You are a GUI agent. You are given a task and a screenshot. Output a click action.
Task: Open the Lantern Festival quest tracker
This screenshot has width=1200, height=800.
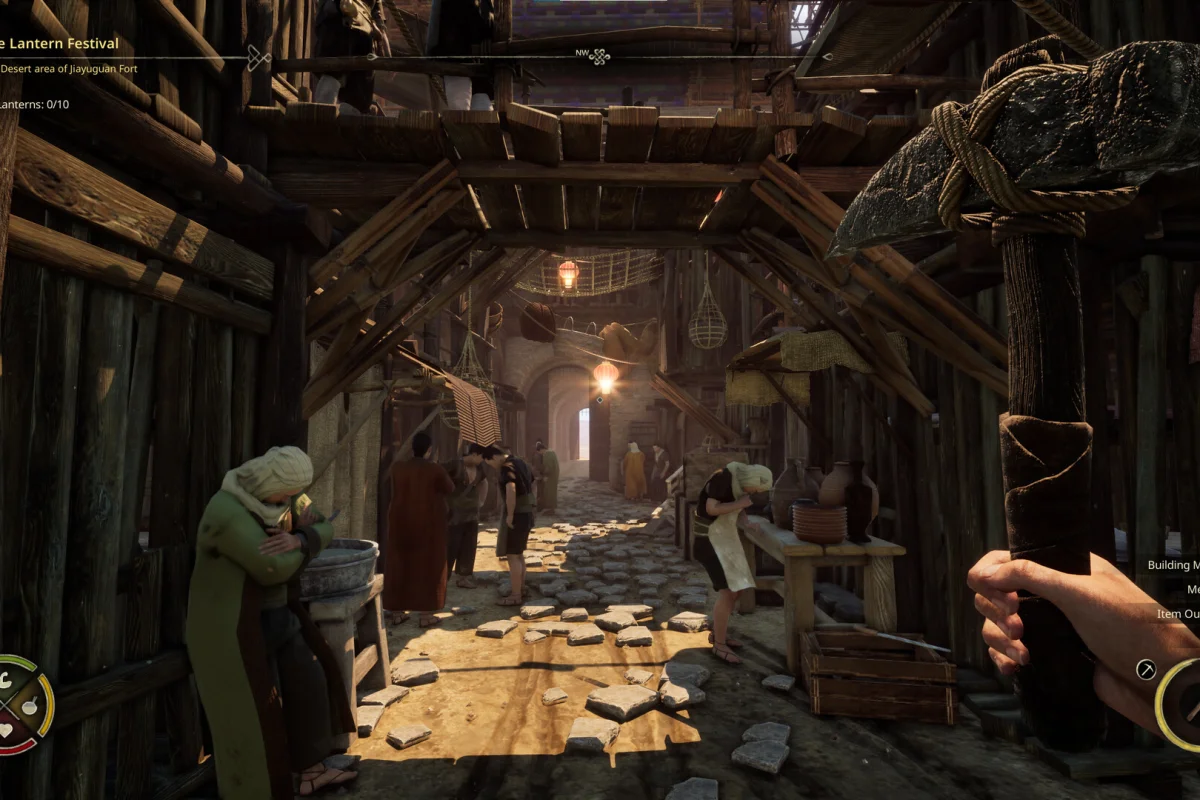(62, 44)
